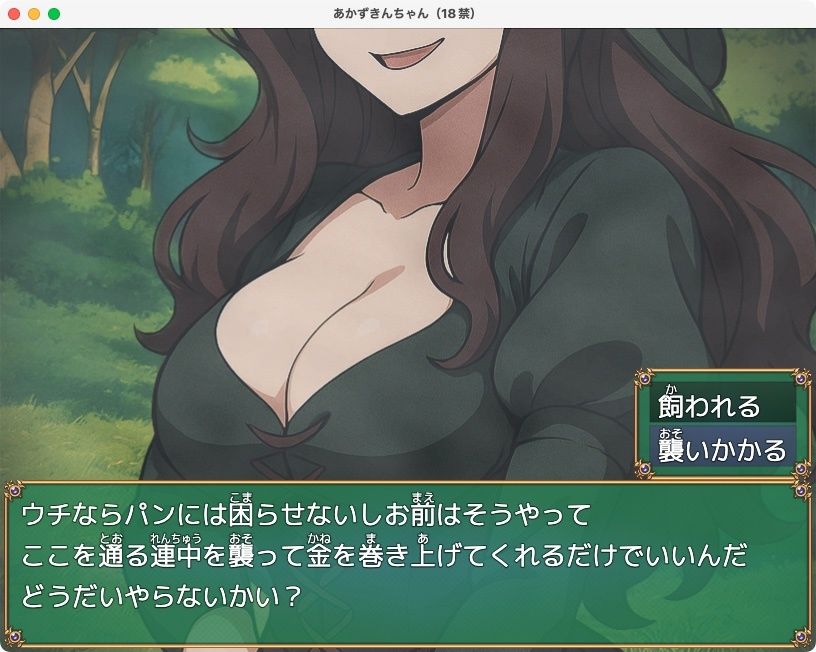
Task: Choose the 飼われる dialogue option
Action: tap(722, 405)
